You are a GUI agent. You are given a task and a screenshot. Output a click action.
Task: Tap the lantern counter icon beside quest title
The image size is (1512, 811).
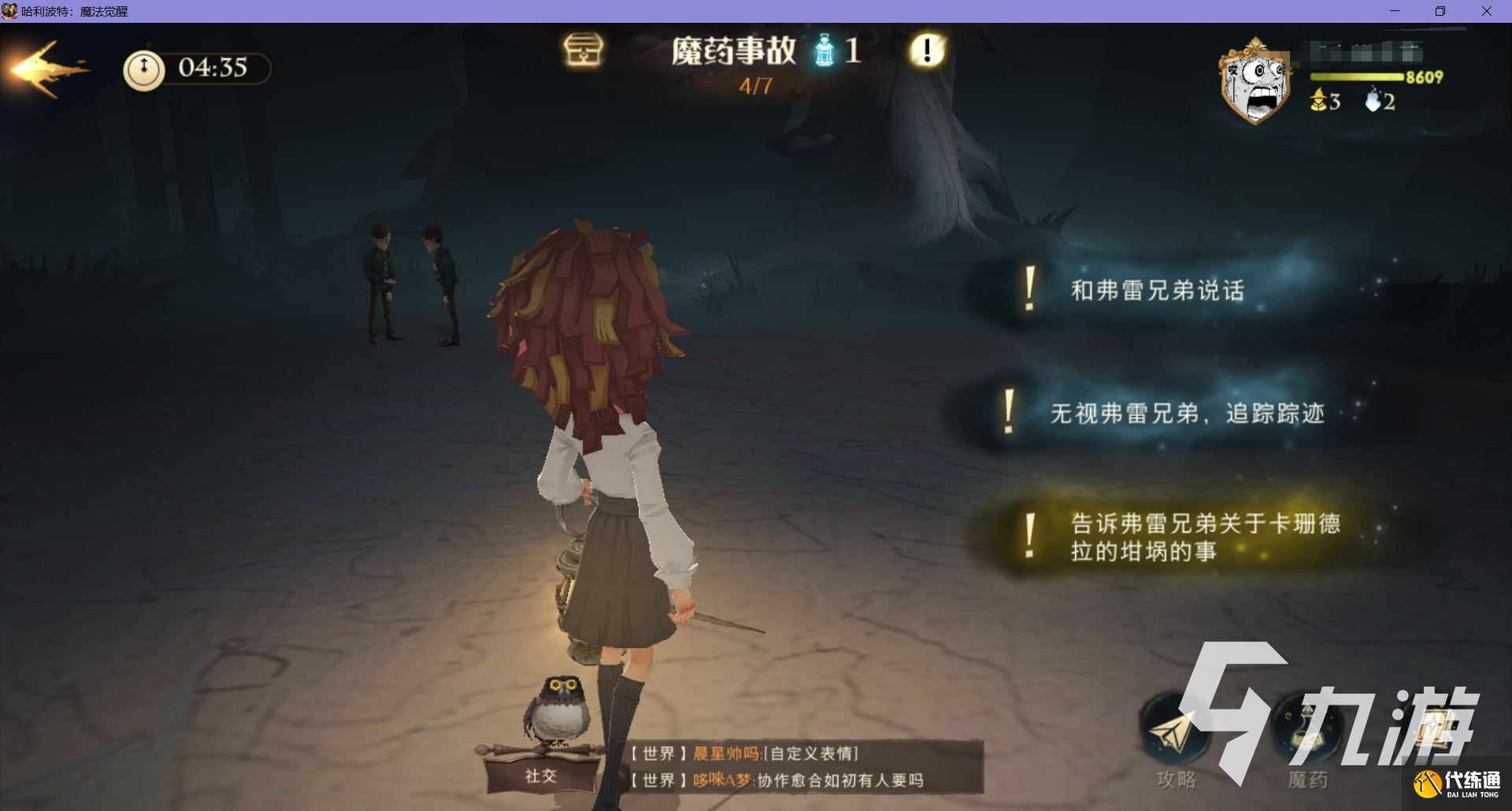tap(825, 50)
